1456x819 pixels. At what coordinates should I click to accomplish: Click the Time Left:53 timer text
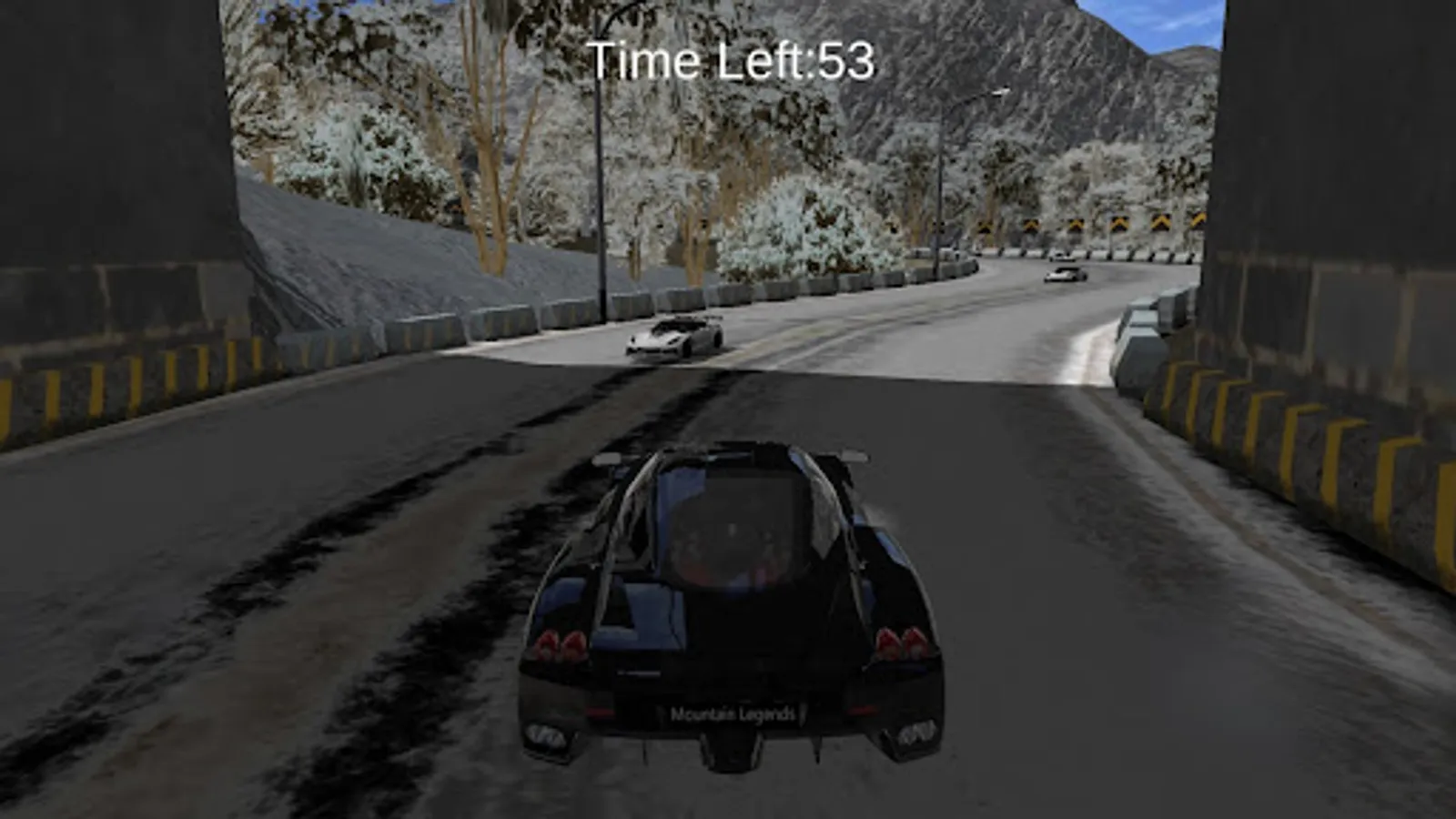pos(733,60)
